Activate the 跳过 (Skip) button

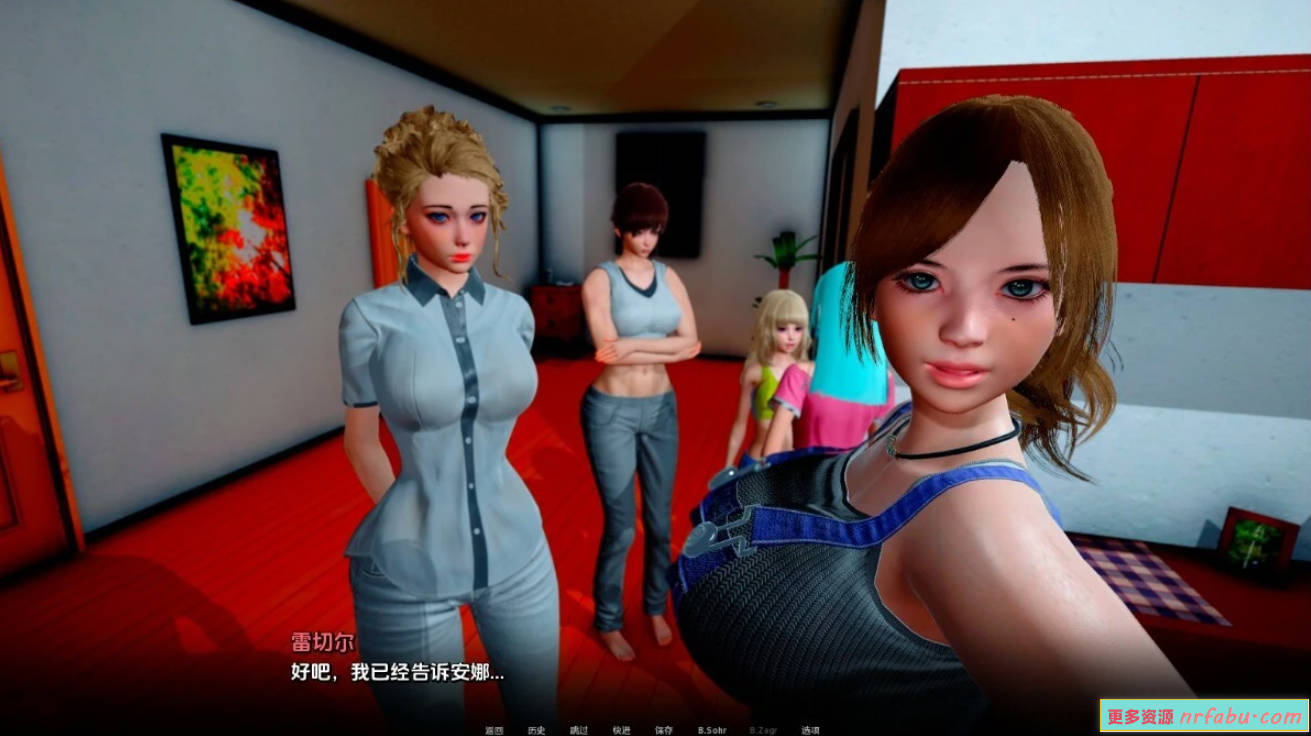pos(579,730)
